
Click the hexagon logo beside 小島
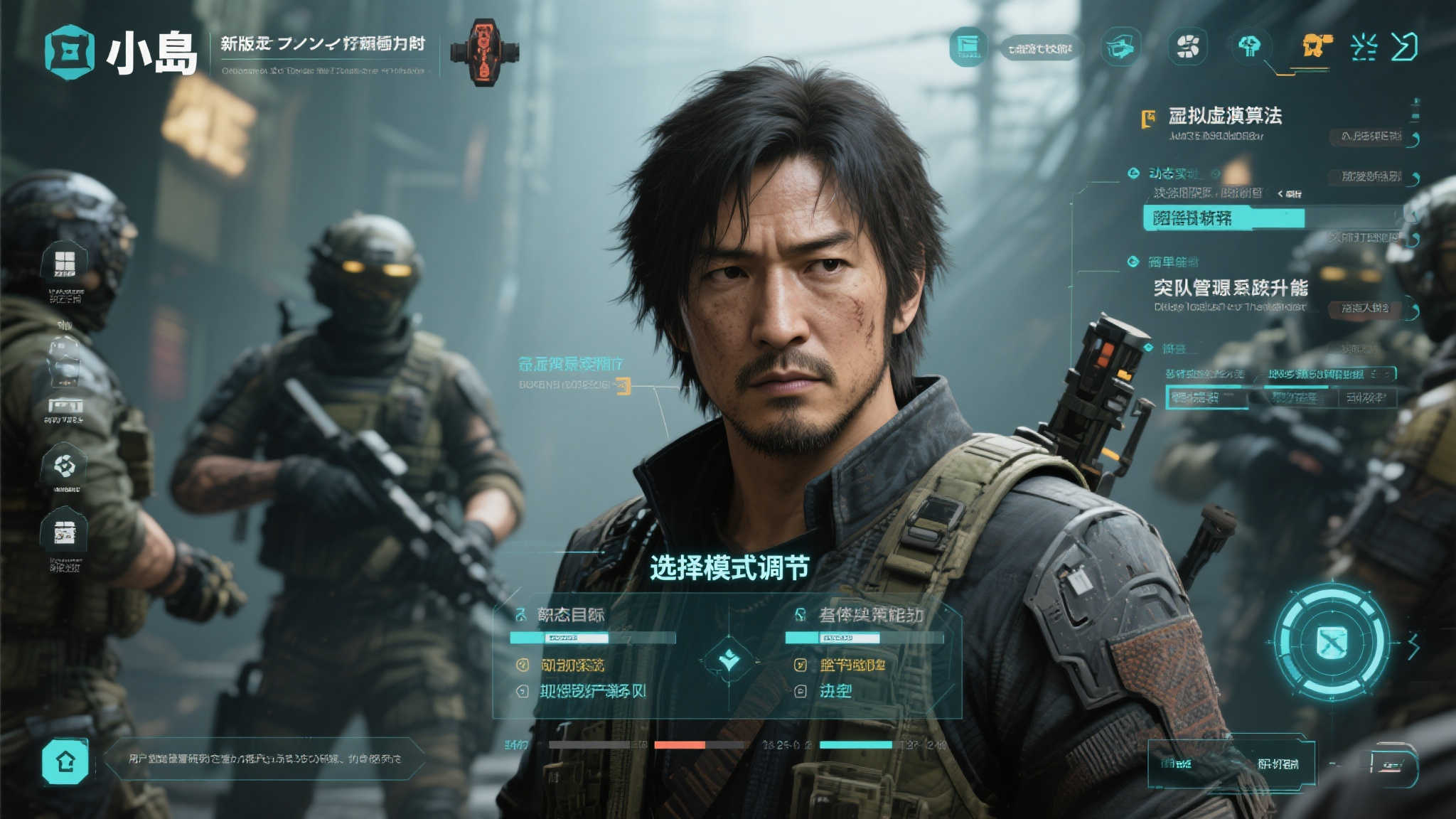69,52
